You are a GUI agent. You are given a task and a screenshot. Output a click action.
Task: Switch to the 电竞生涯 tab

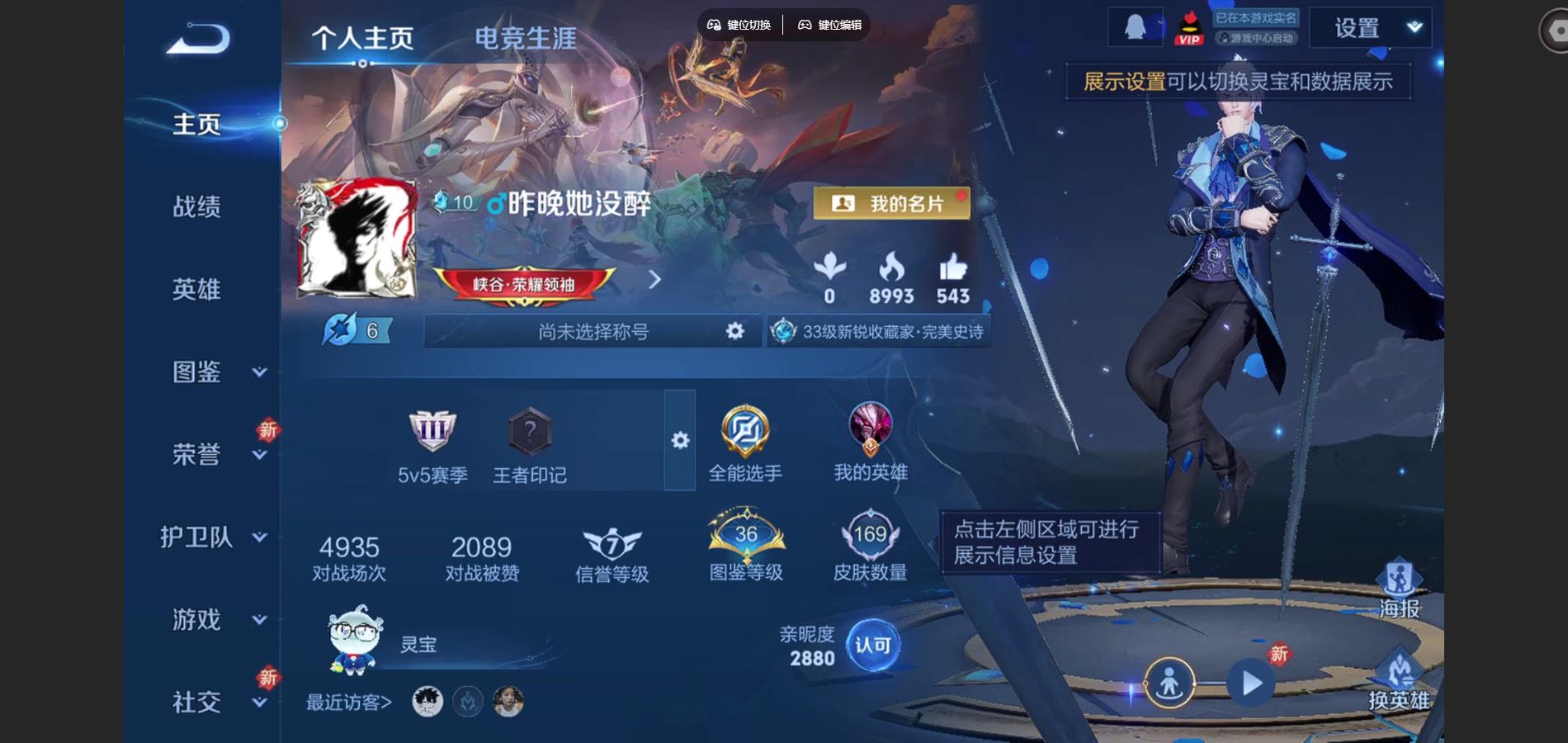click(525, 38)
